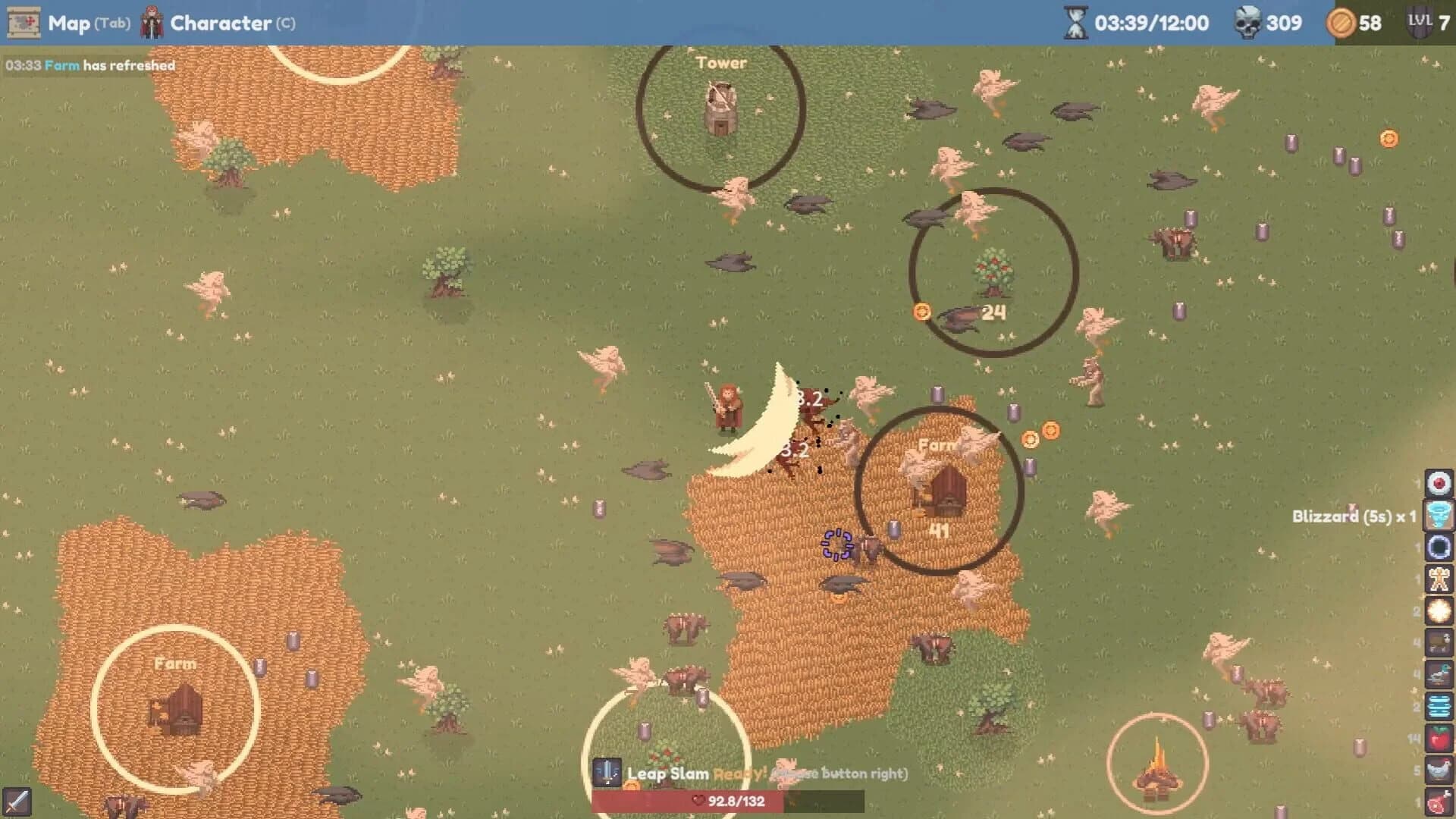Open the gold coin currency icon
The width and height of the screenshot is (1456, 819).
pos(1342,24)
